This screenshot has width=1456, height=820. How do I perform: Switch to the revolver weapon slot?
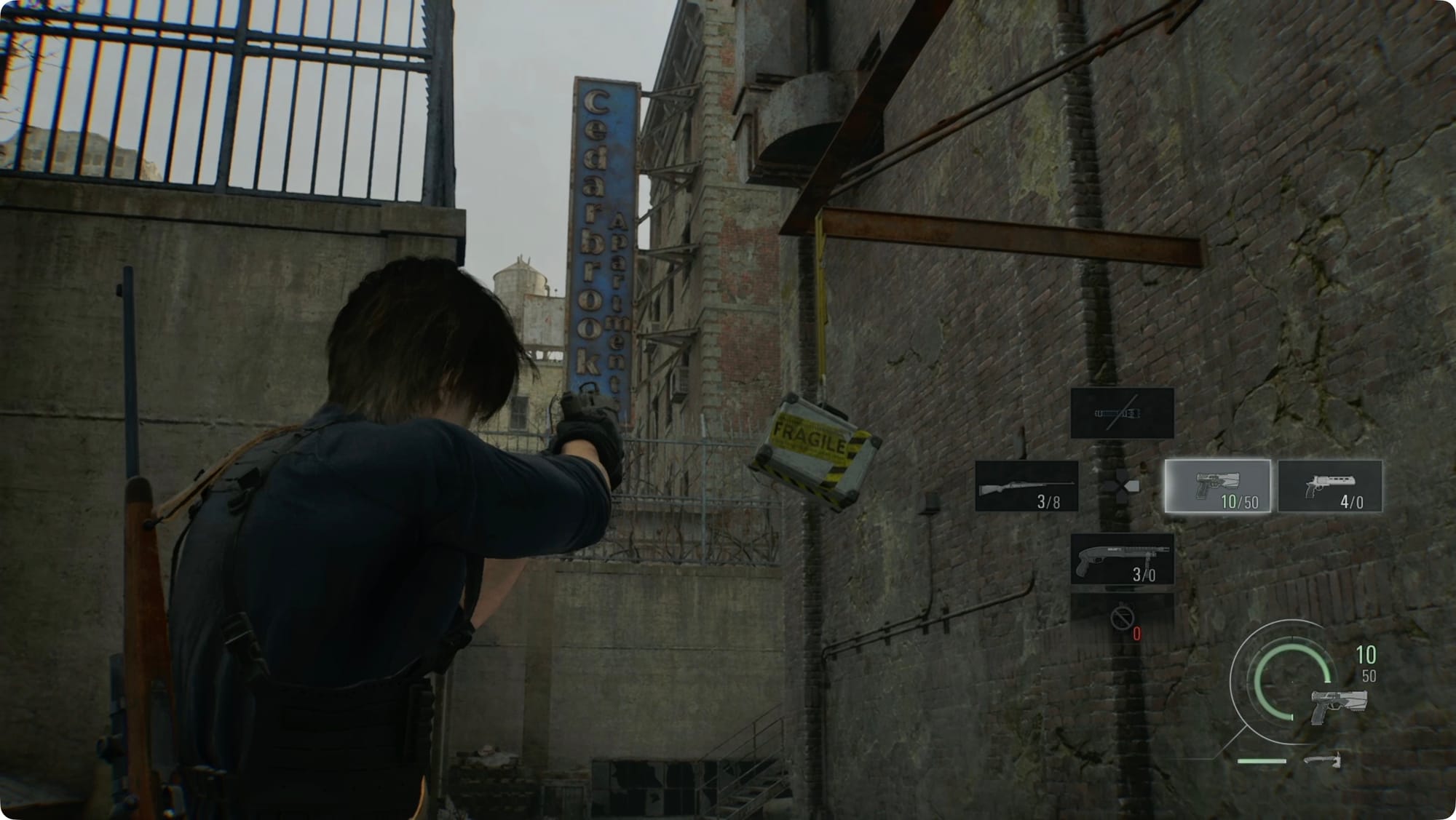tap(1330, 486)
